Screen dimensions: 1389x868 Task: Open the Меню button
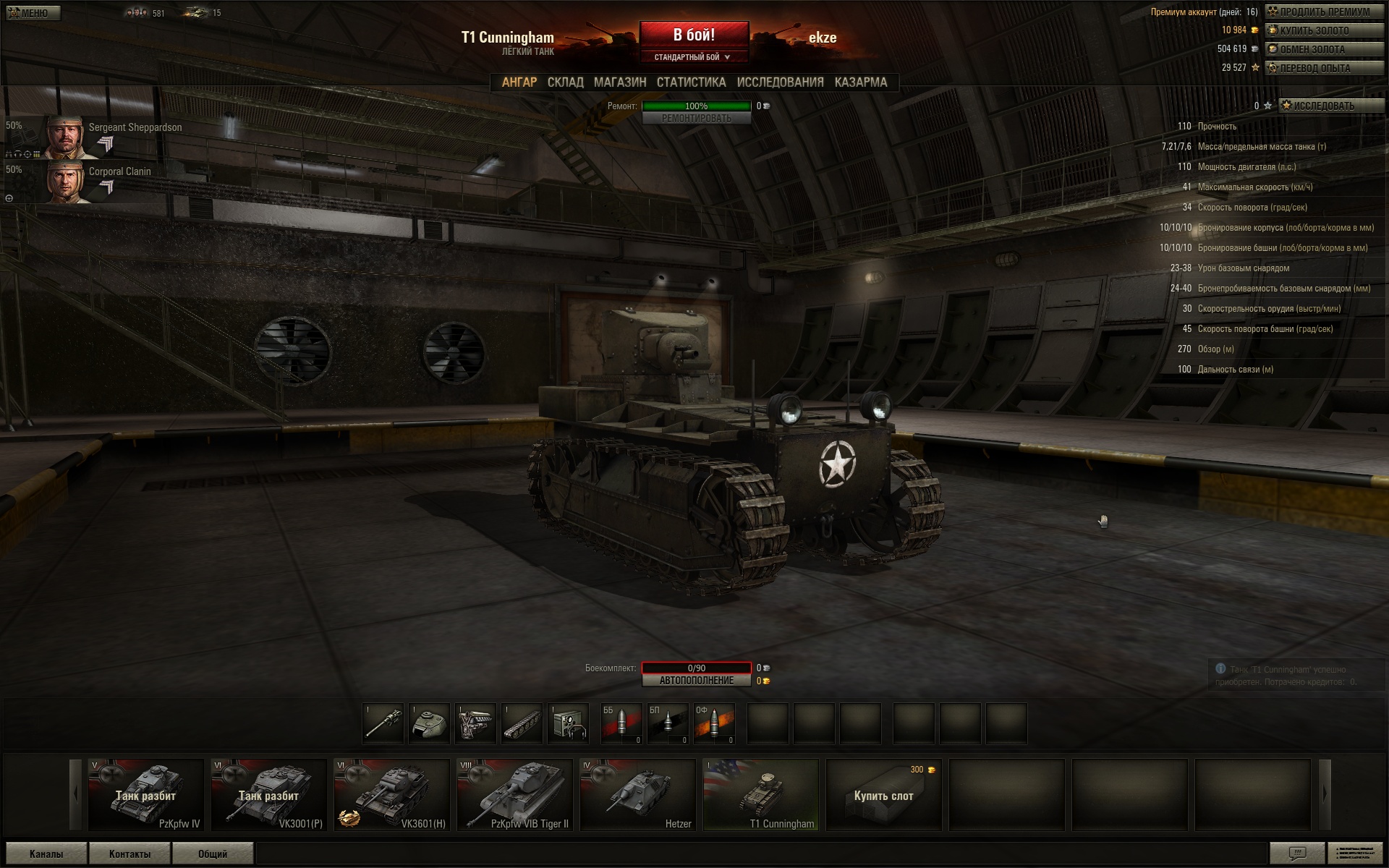tap(33, 13)
